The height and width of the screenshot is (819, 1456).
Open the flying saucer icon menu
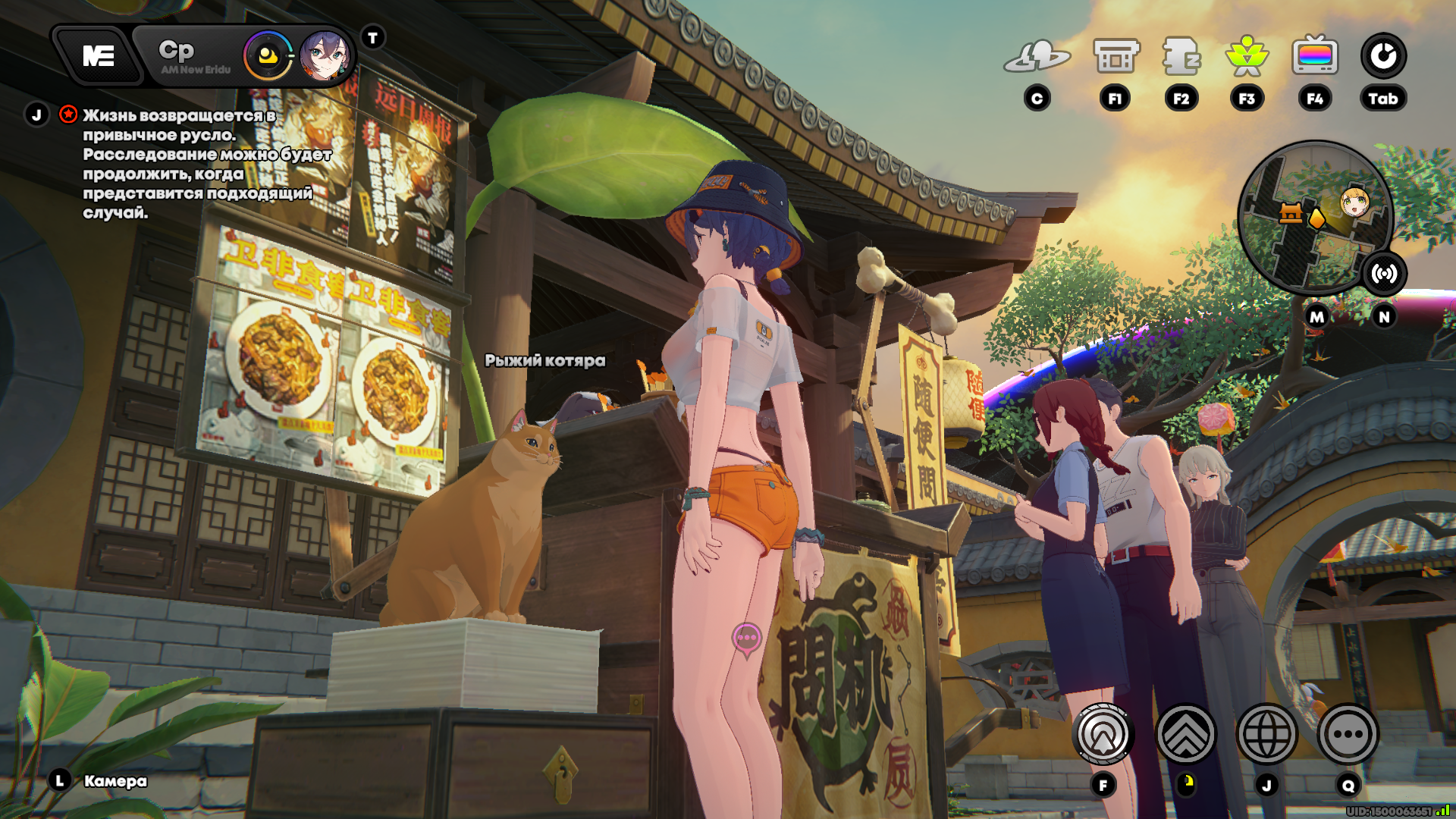point(1037,56)
